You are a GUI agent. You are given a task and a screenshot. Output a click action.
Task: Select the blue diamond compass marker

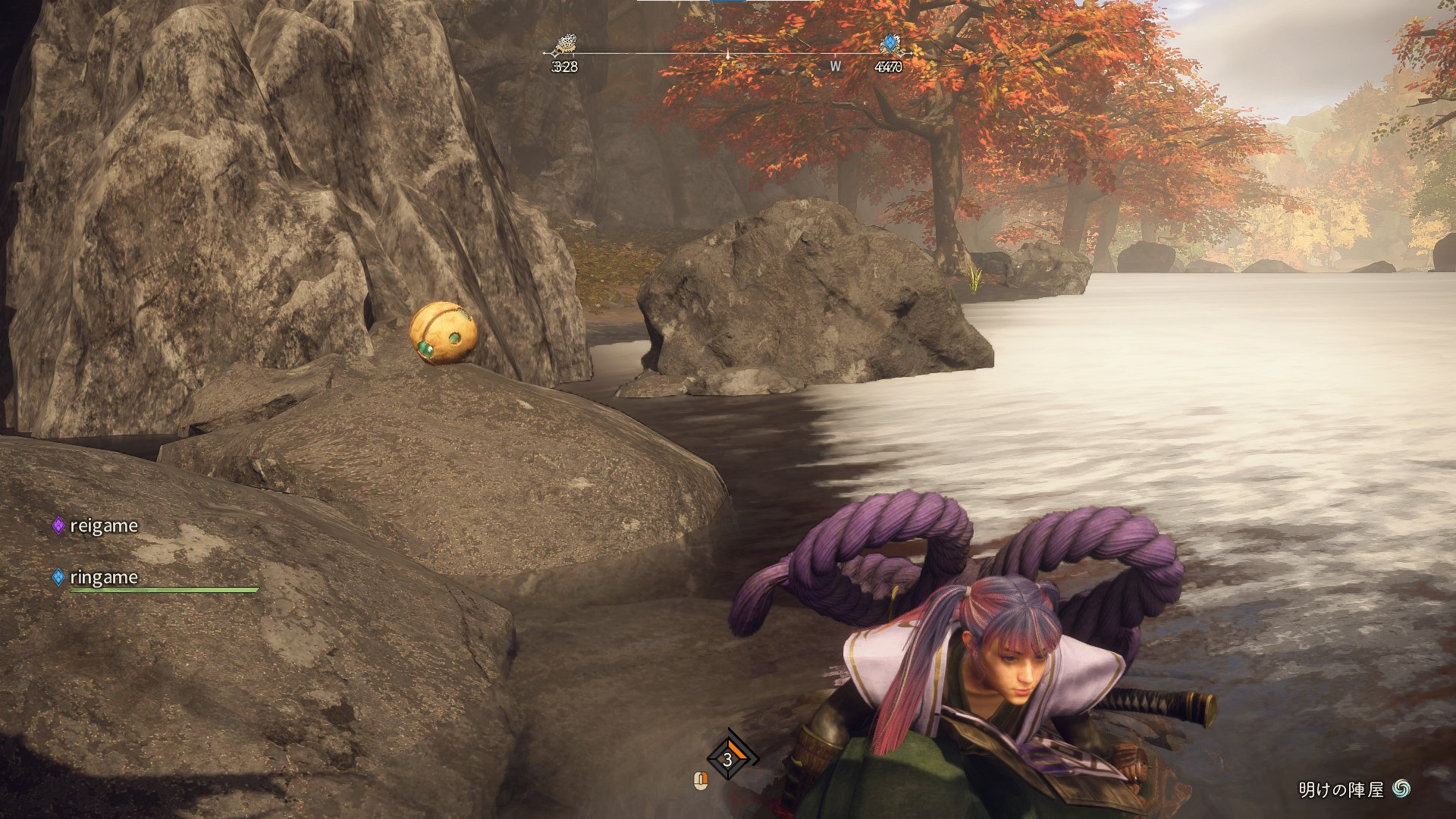(889, 45)
